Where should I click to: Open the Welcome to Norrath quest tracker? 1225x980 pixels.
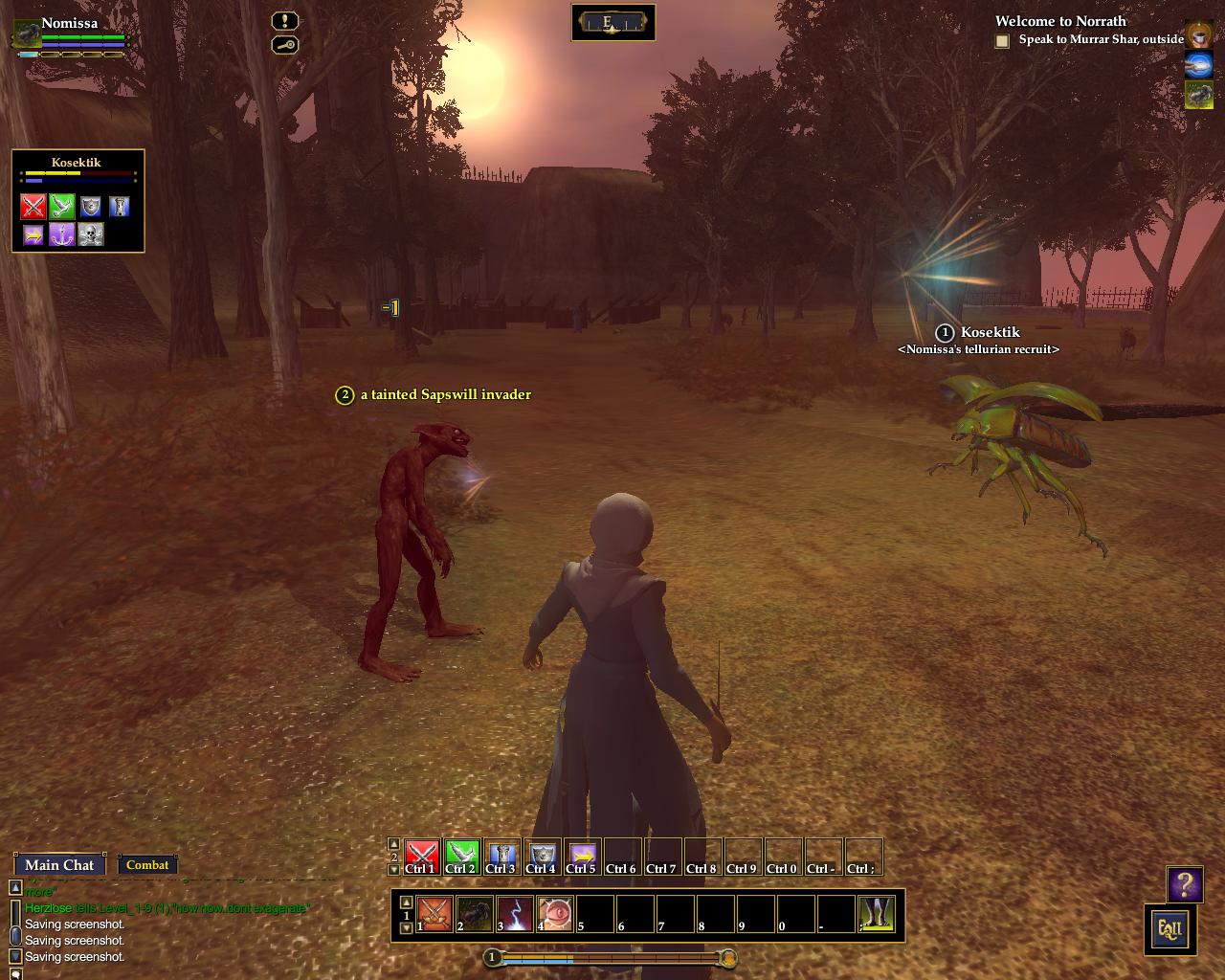[1060, 21]
